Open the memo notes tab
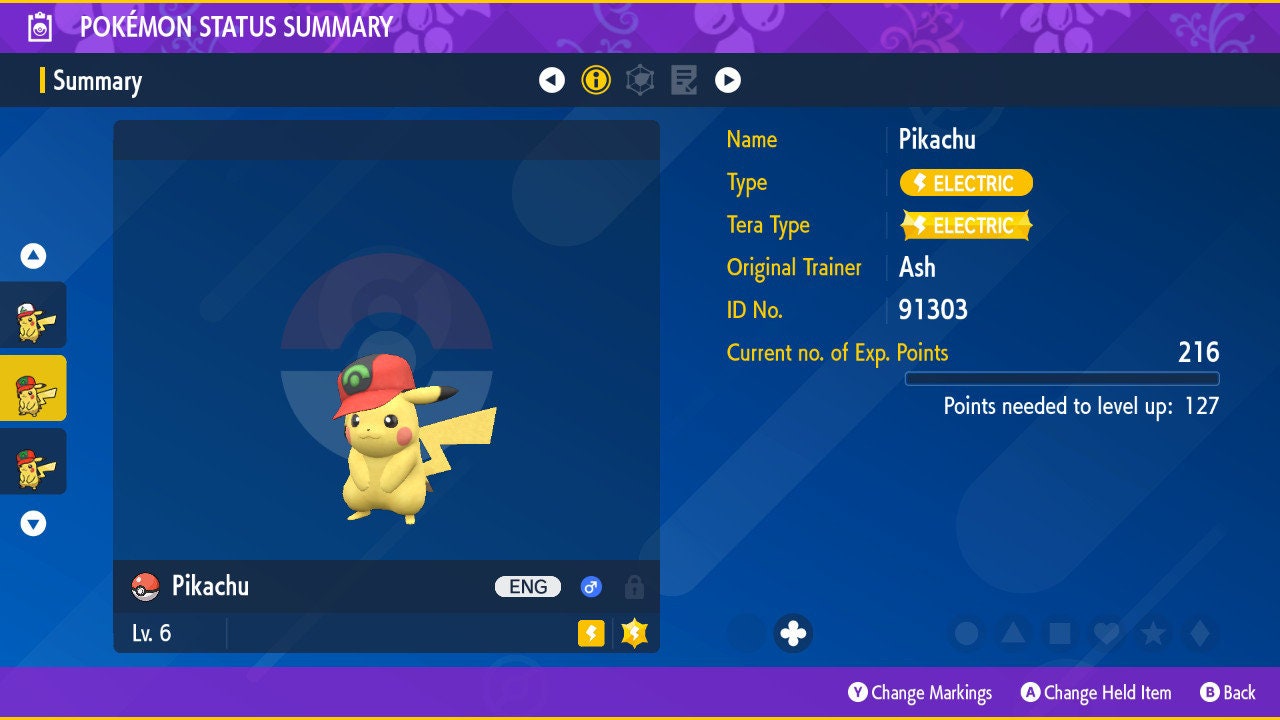The width and height of the screenshot is (1280, 720). pyautogui.click(x=684, y=80)
